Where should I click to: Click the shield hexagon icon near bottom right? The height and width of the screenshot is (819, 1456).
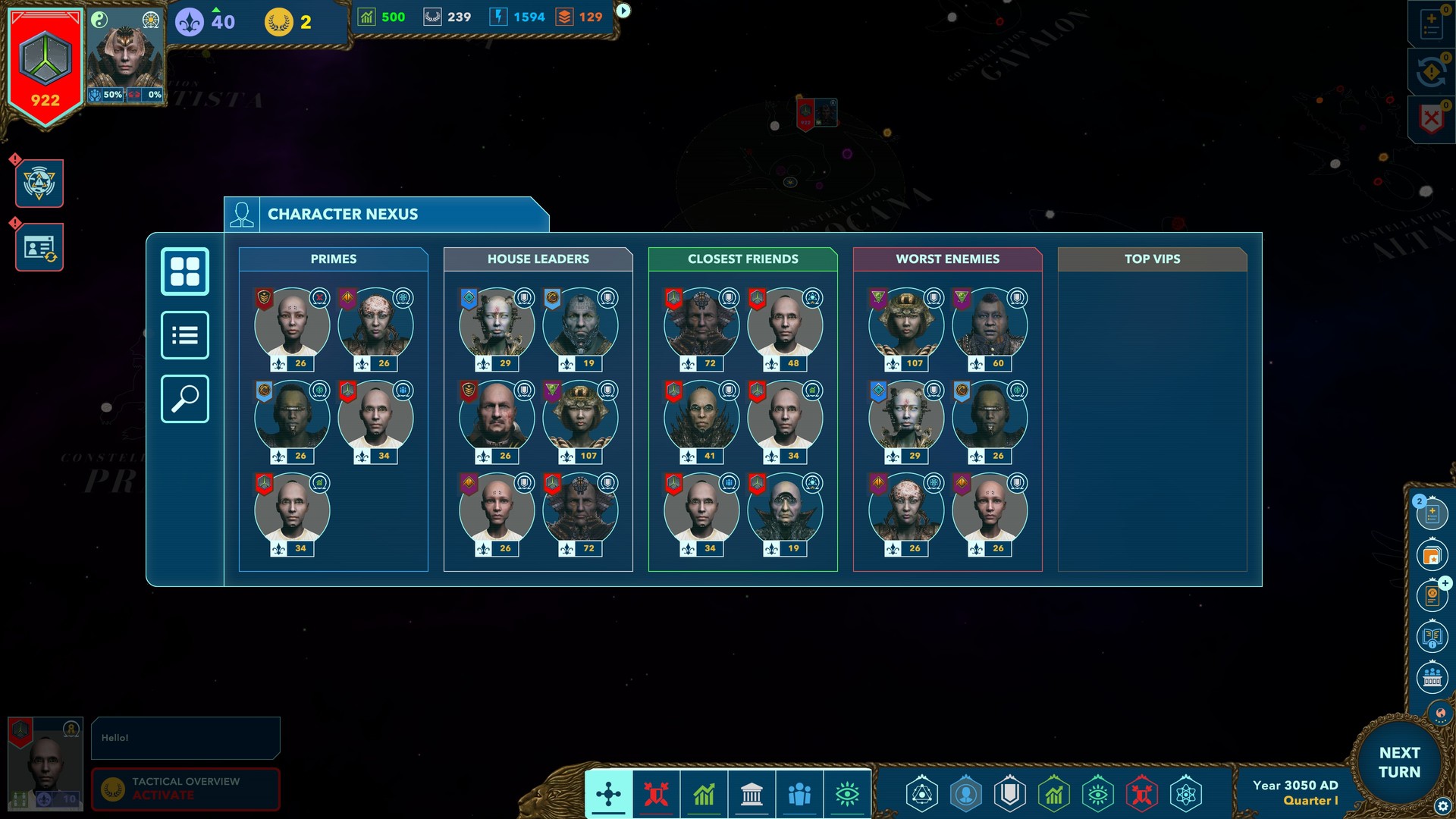click(1009, 795)
